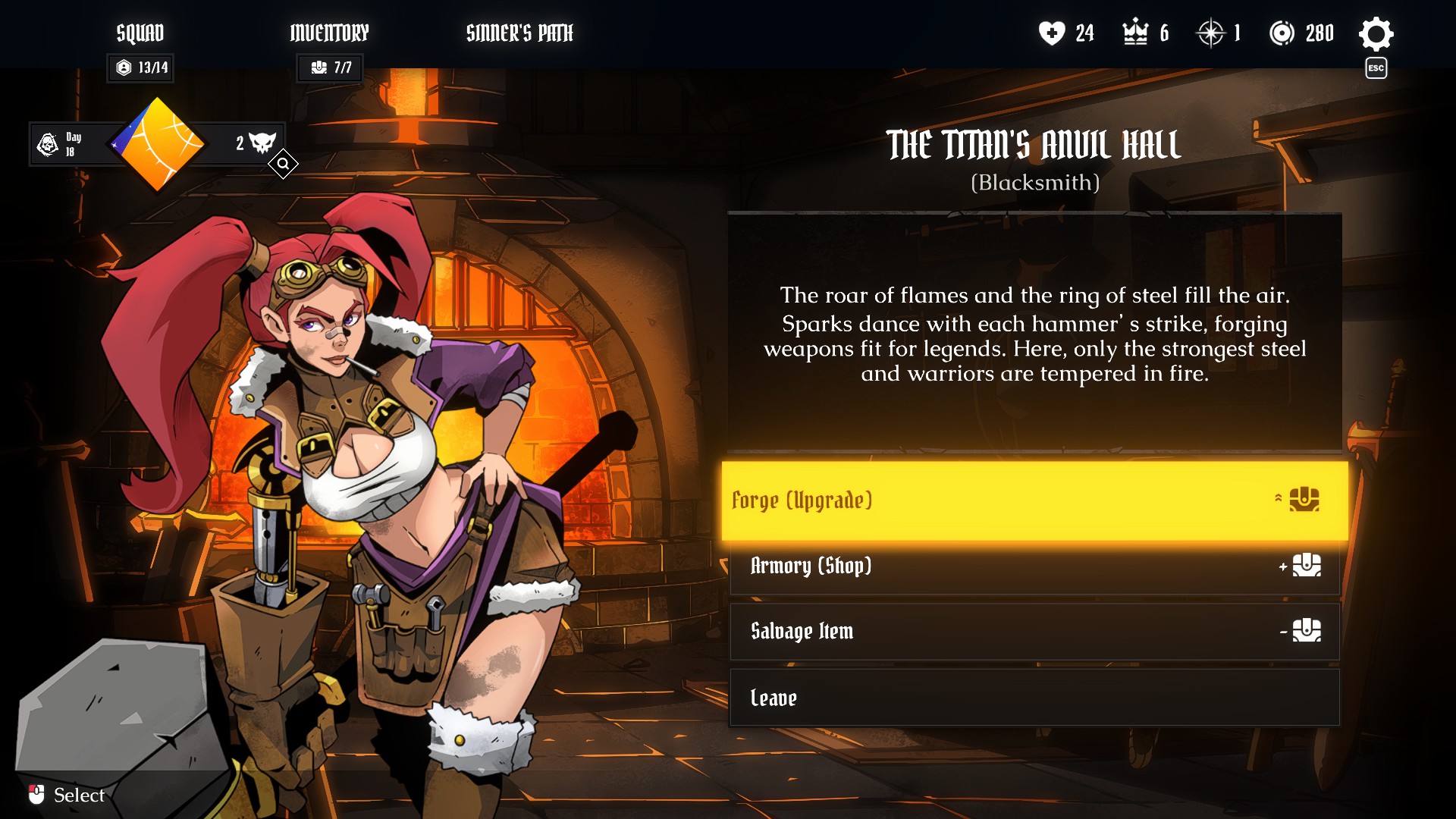Click the demon skull threat icon

[x=263, y=143]
